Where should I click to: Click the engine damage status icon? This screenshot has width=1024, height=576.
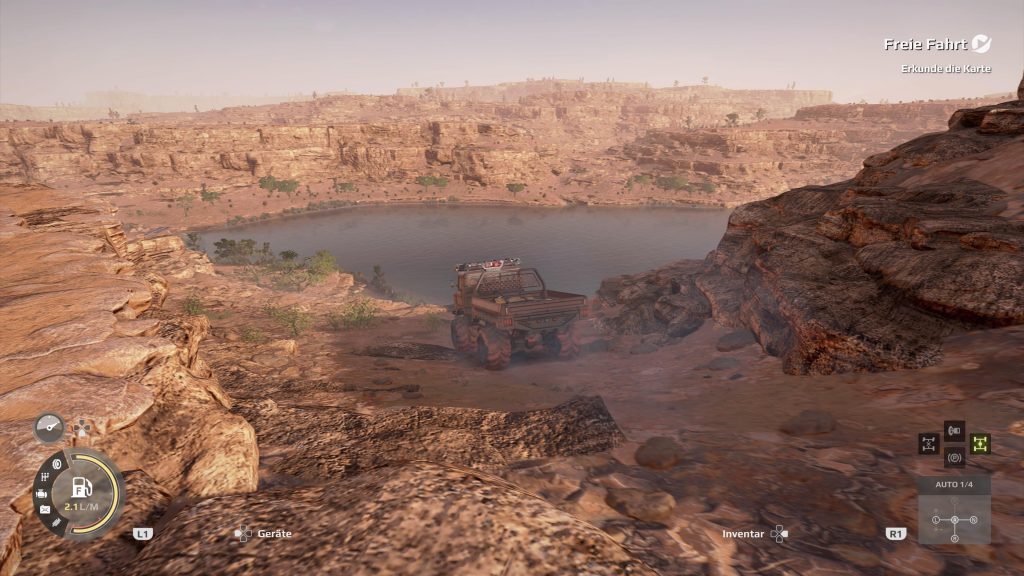[41, 494]
